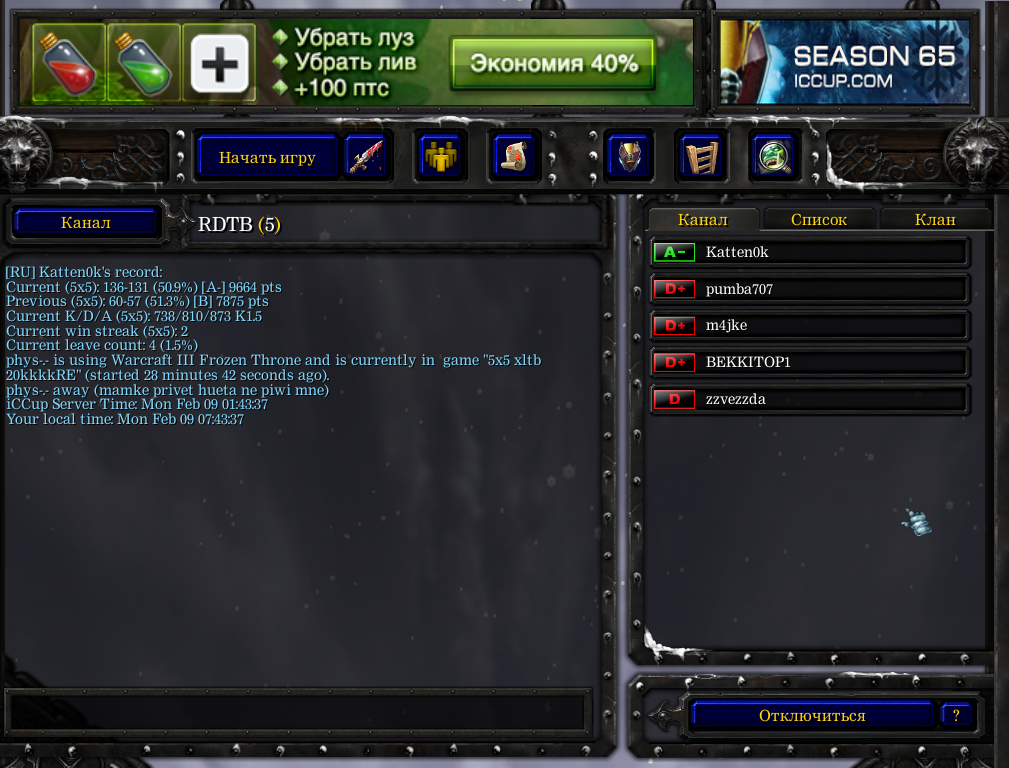1009x768 pixels.
Task: Click the Начать игру button
Action: click(x=267, y=157)
